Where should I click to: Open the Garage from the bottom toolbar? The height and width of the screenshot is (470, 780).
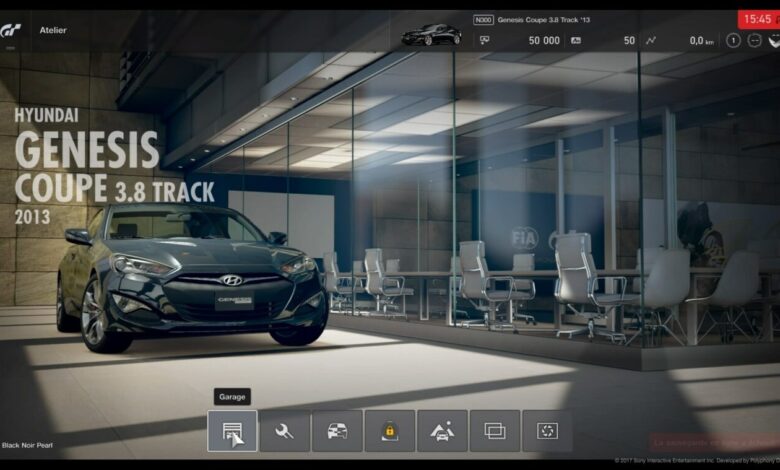pyautogui.click(x=232, y=431)
